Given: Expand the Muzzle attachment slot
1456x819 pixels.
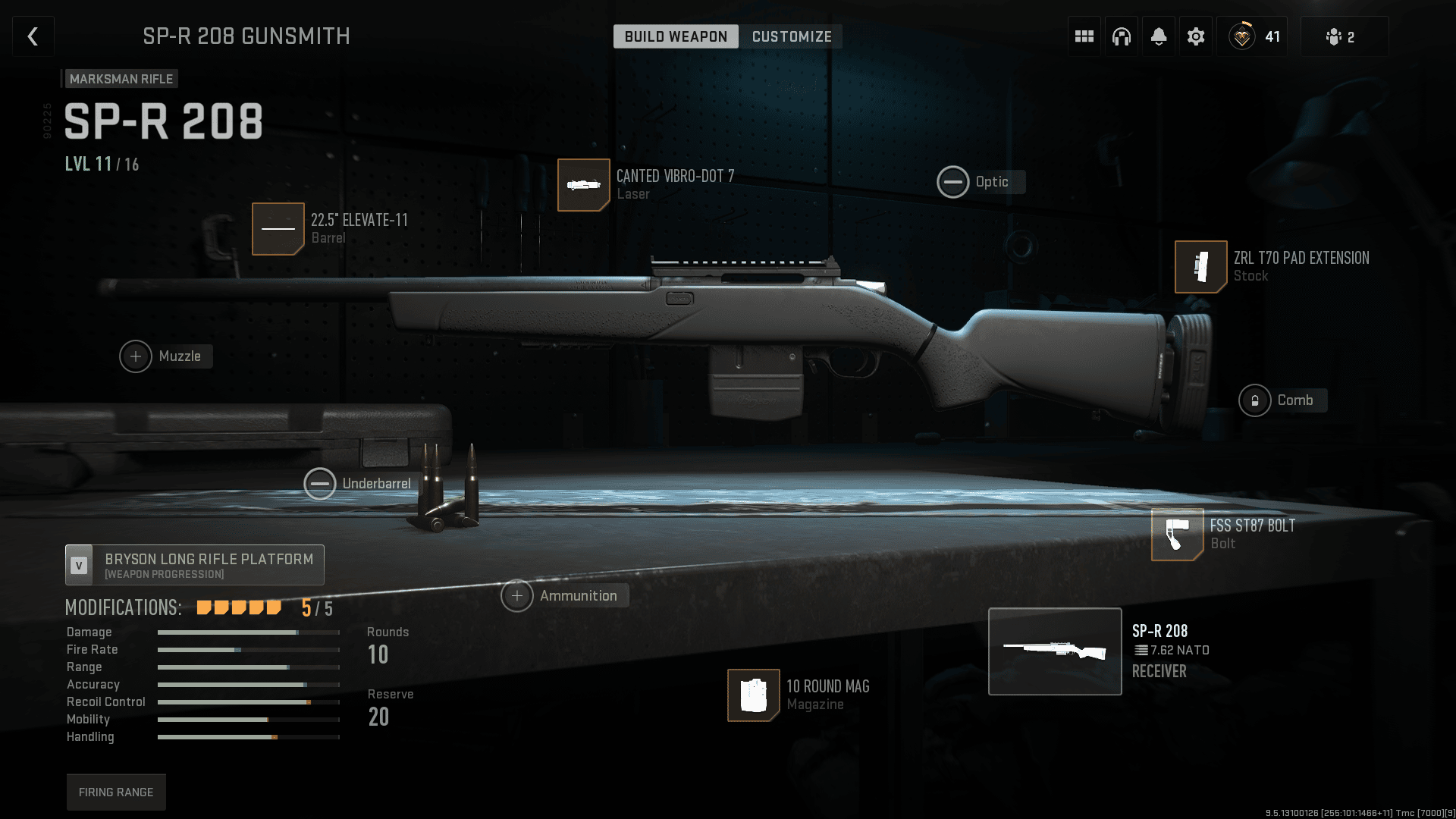Looking at the screenshot, I should point(135,356).
